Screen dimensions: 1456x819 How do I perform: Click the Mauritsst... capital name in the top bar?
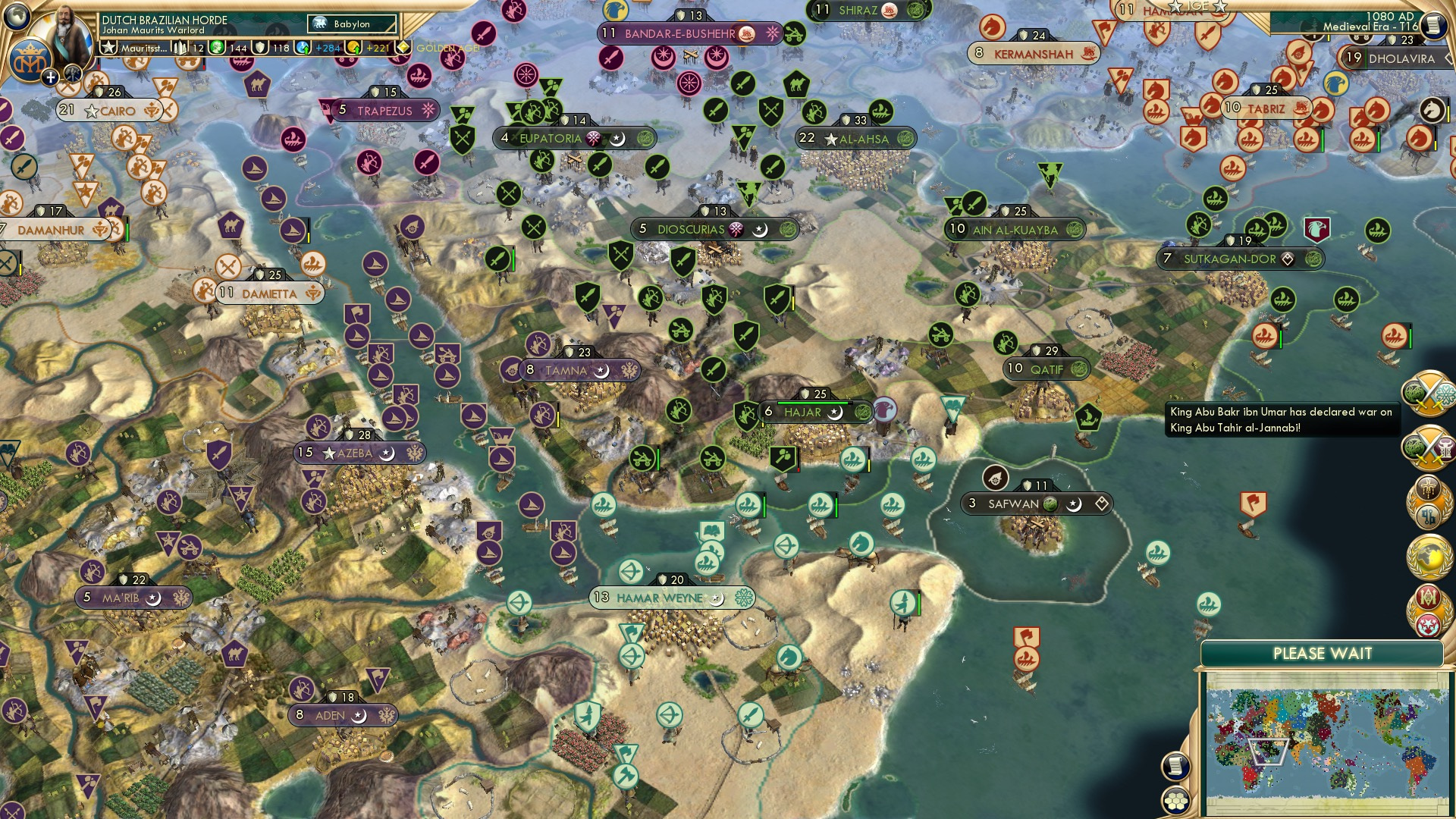pos(145,49)
